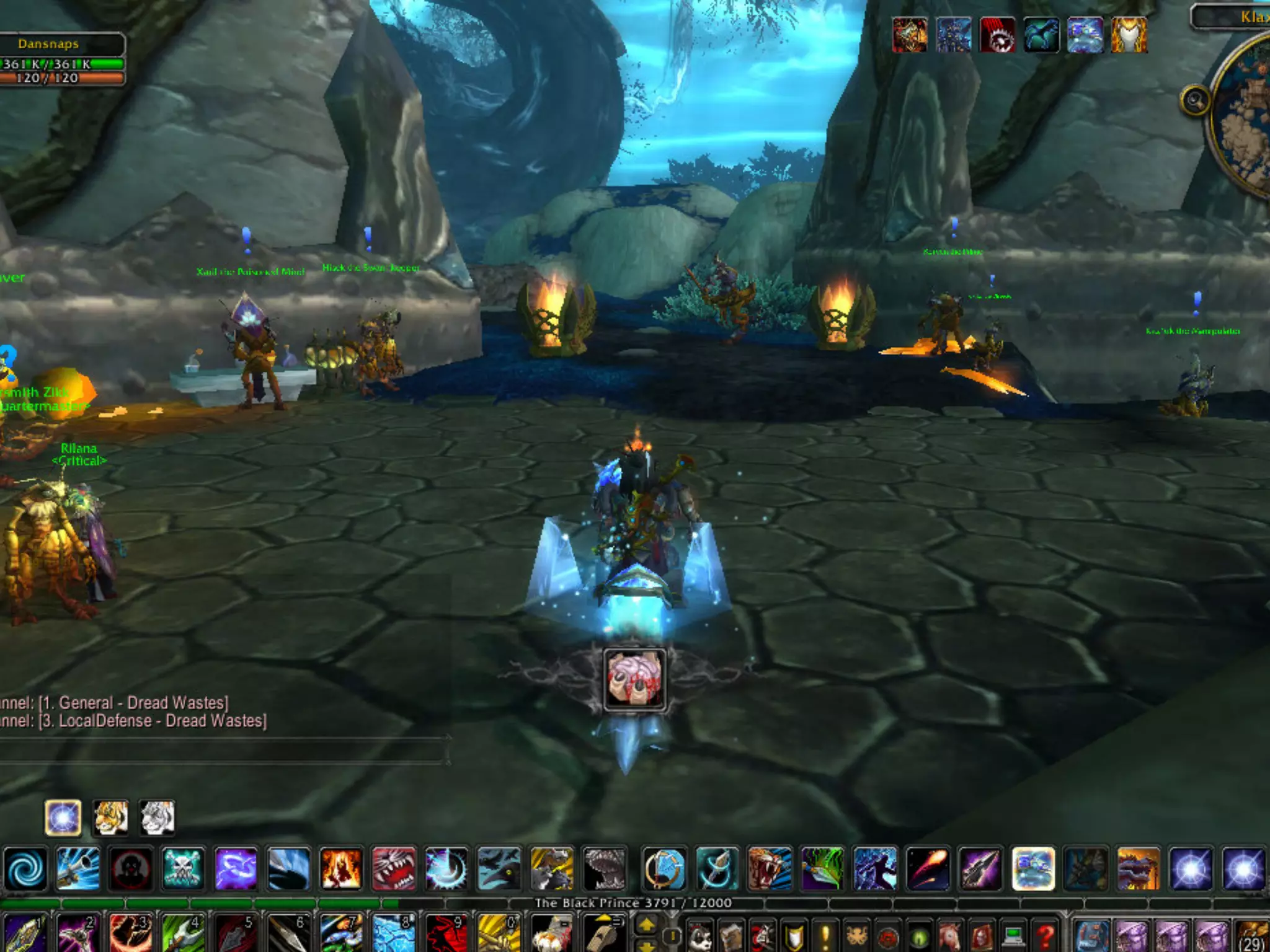Activate the roaring orange tiger ability
Screen dimensions: 1270x952
click(x=770, y=869)
